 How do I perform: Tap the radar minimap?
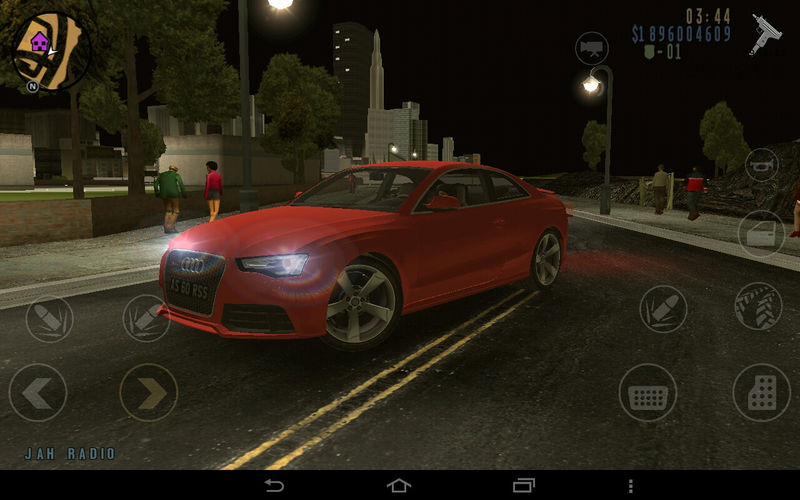(x=48, y=50)
